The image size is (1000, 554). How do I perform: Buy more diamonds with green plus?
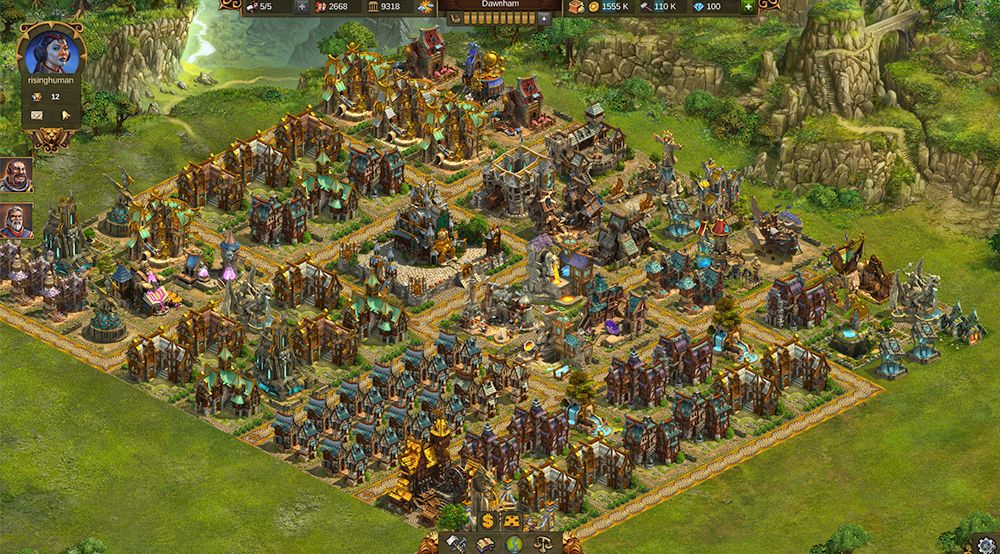coord(747,7)
